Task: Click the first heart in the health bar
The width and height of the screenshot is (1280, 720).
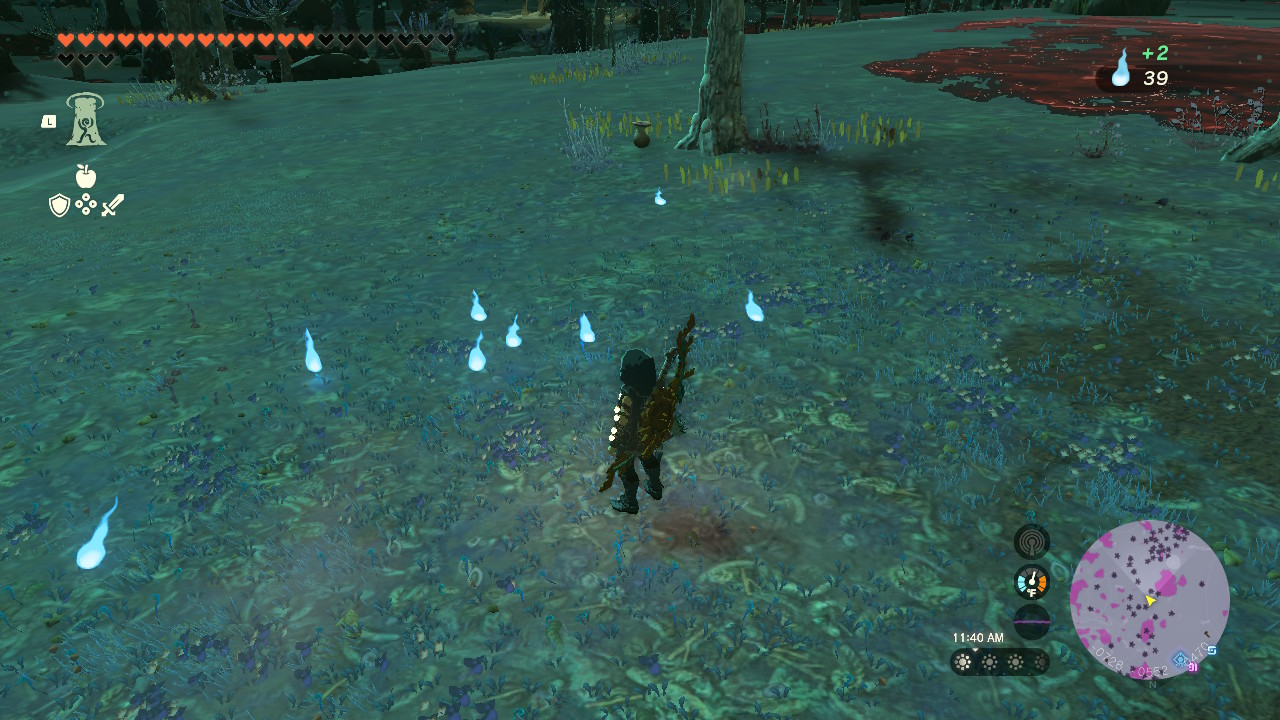Action: point(67,40)
